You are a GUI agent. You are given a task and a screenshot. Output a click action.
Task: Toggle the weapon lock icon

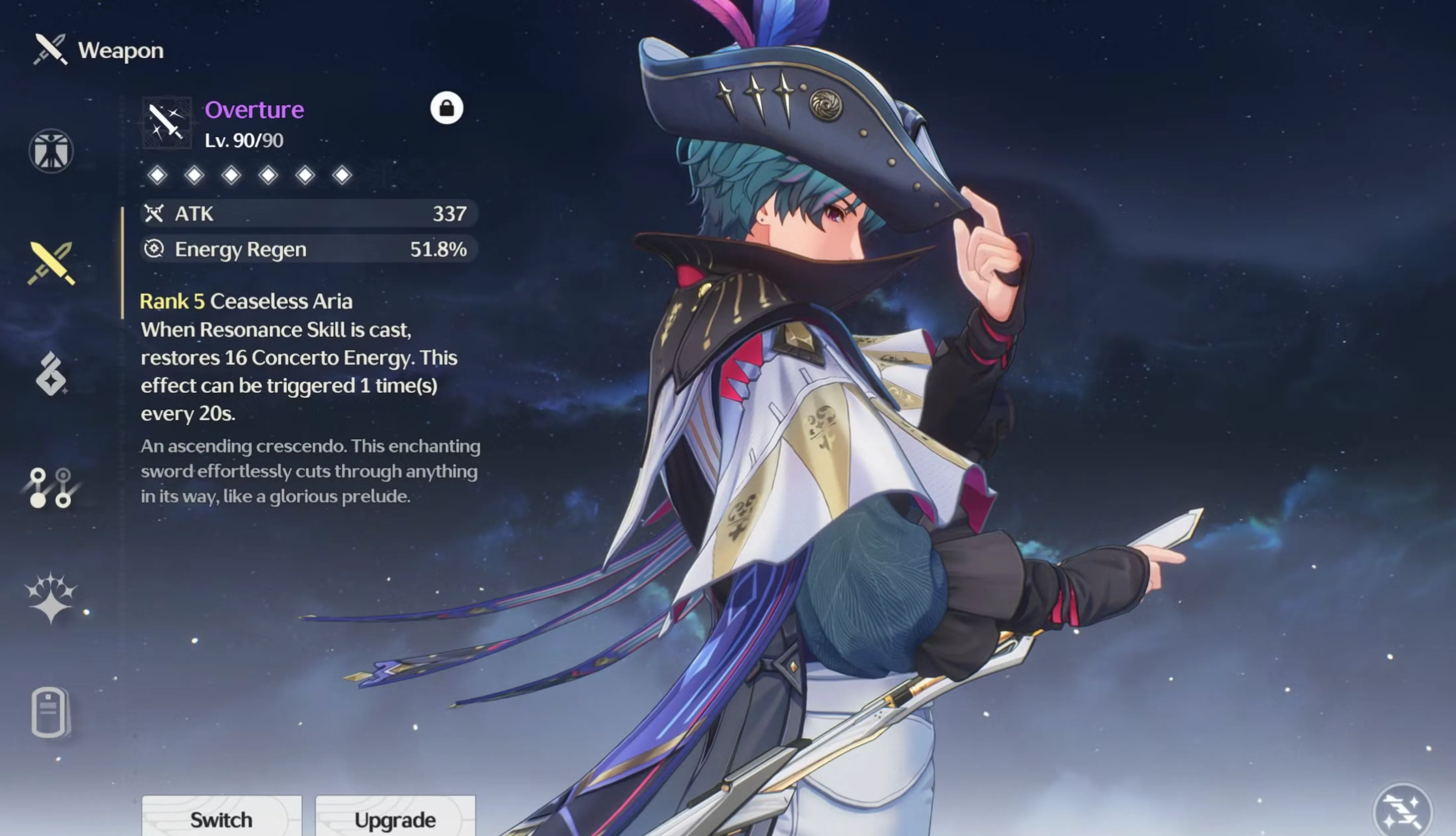pos(446,108)
